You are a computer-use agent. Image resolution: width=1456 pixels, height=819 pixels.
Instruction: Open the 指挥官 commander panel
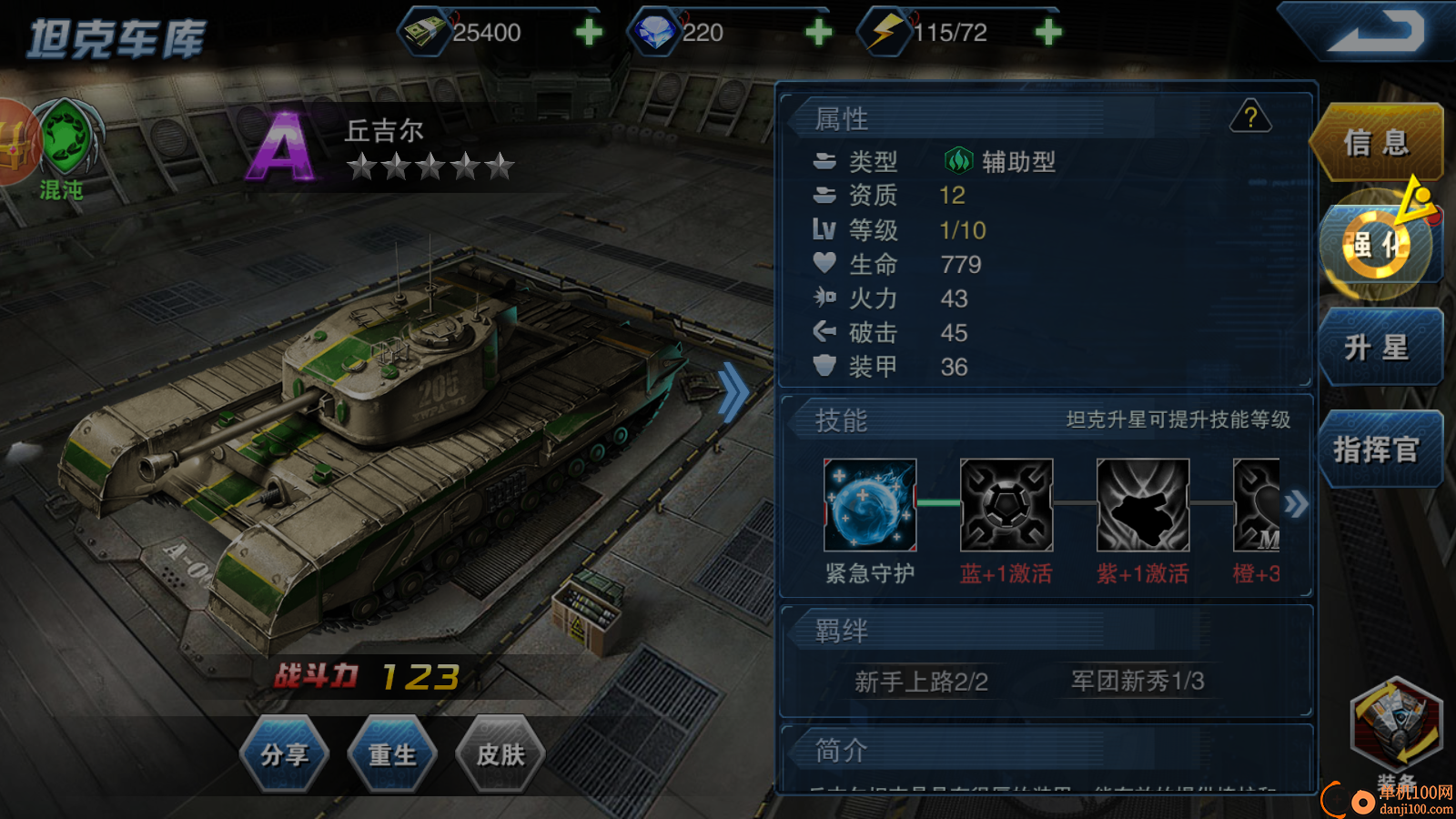pyautogui.click(x=1380, y=450)
